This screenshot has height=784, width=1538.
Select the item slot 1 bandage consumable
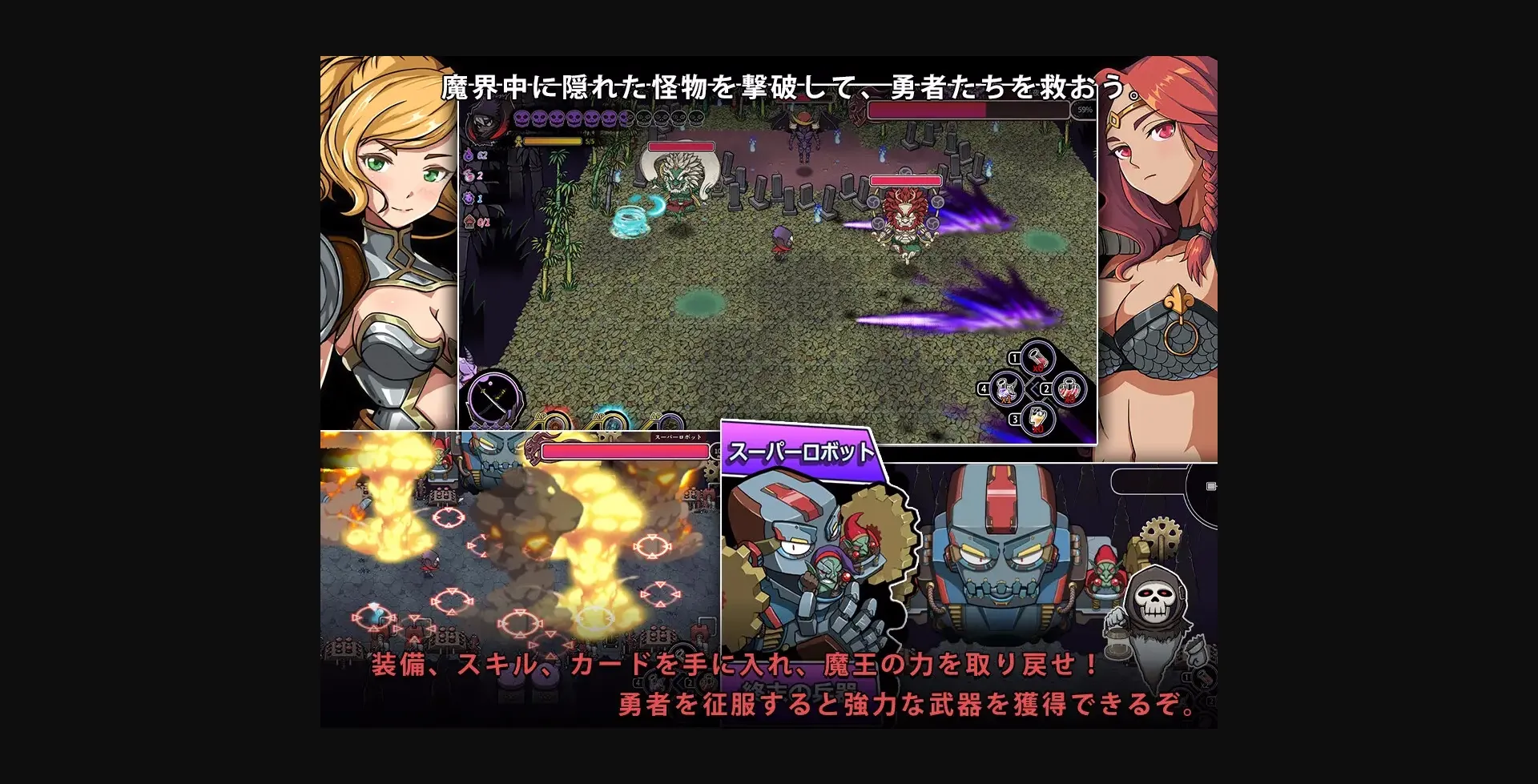(1037, 360)
